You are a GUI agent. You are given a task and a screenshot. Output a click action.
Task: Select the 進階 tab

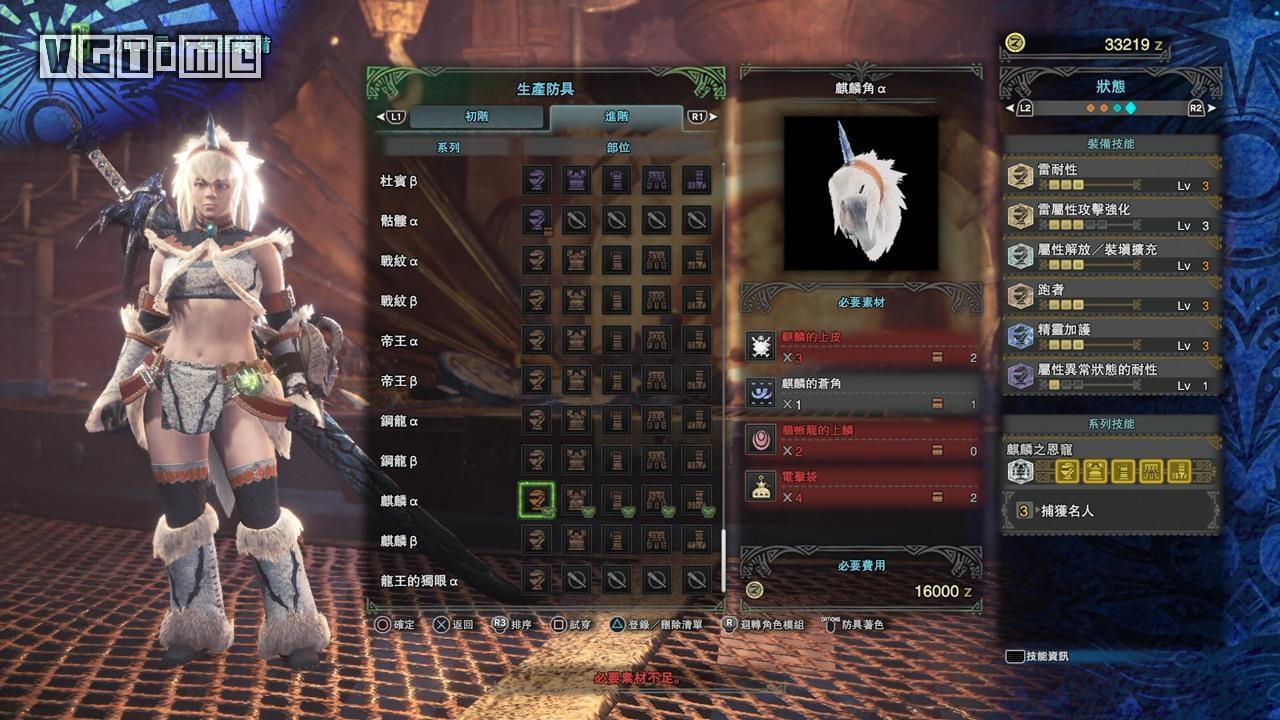tap(616, 117)
